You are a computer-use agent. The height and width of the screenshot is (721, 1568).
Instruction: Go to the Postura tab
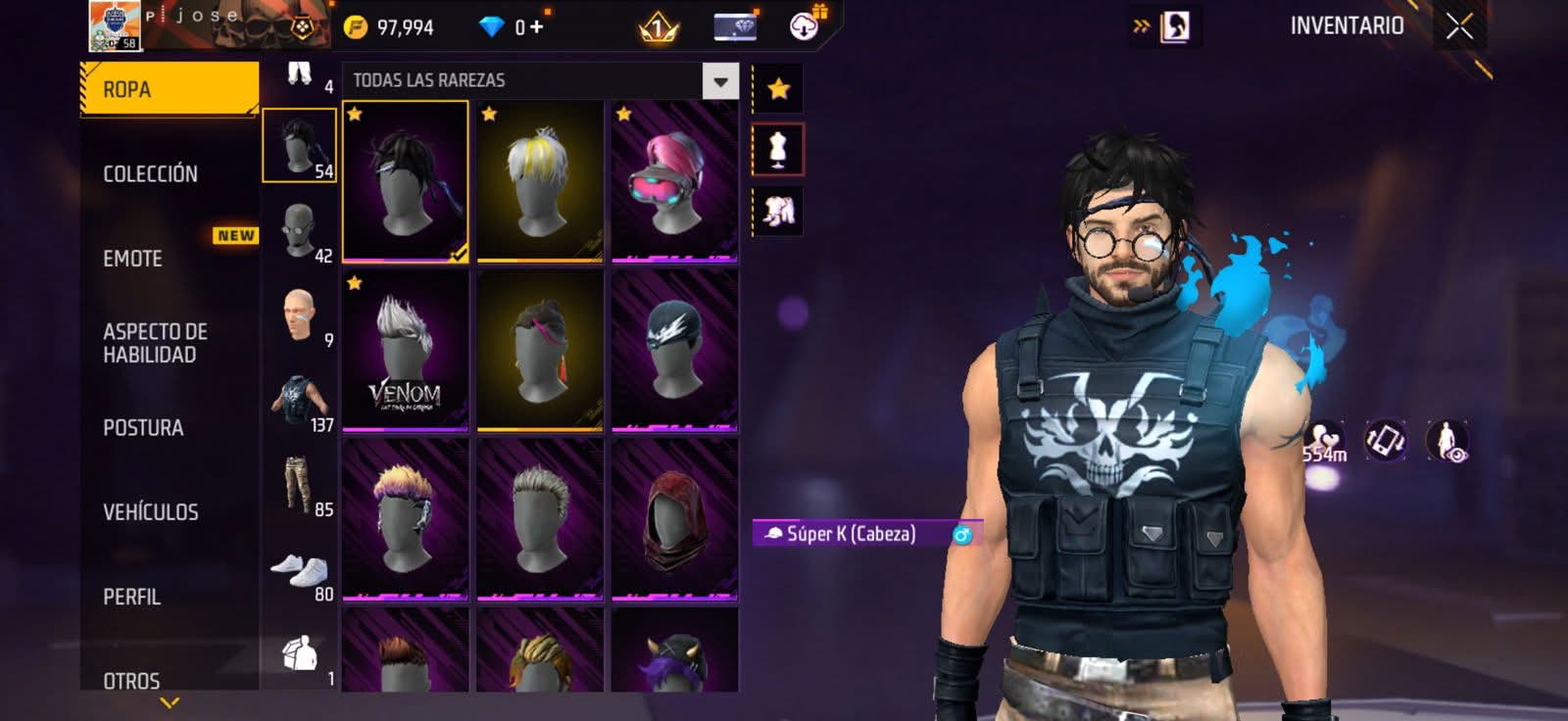(143, 428)
